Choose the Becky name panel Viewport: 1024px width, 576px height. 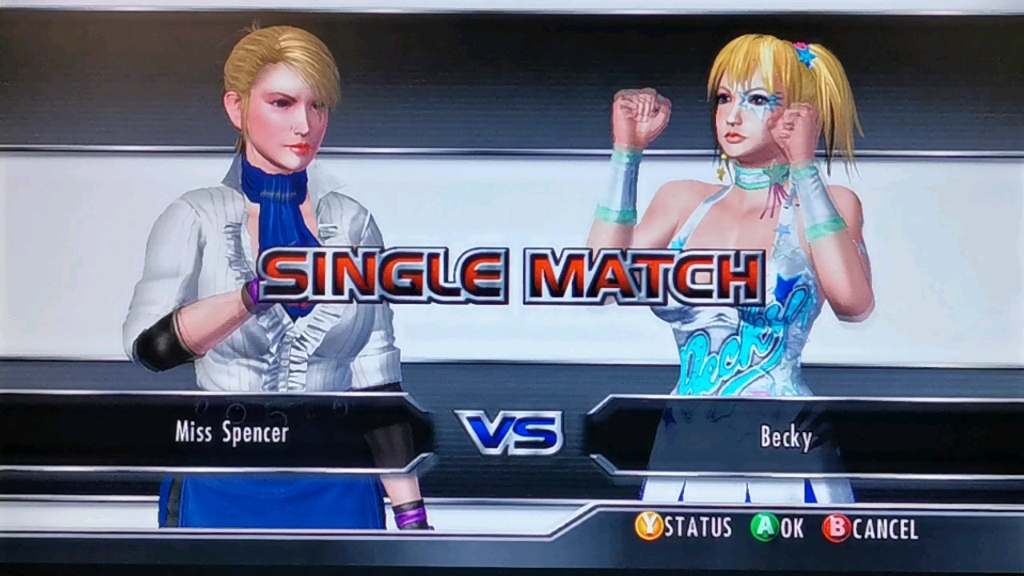click(x=786, y=437)
